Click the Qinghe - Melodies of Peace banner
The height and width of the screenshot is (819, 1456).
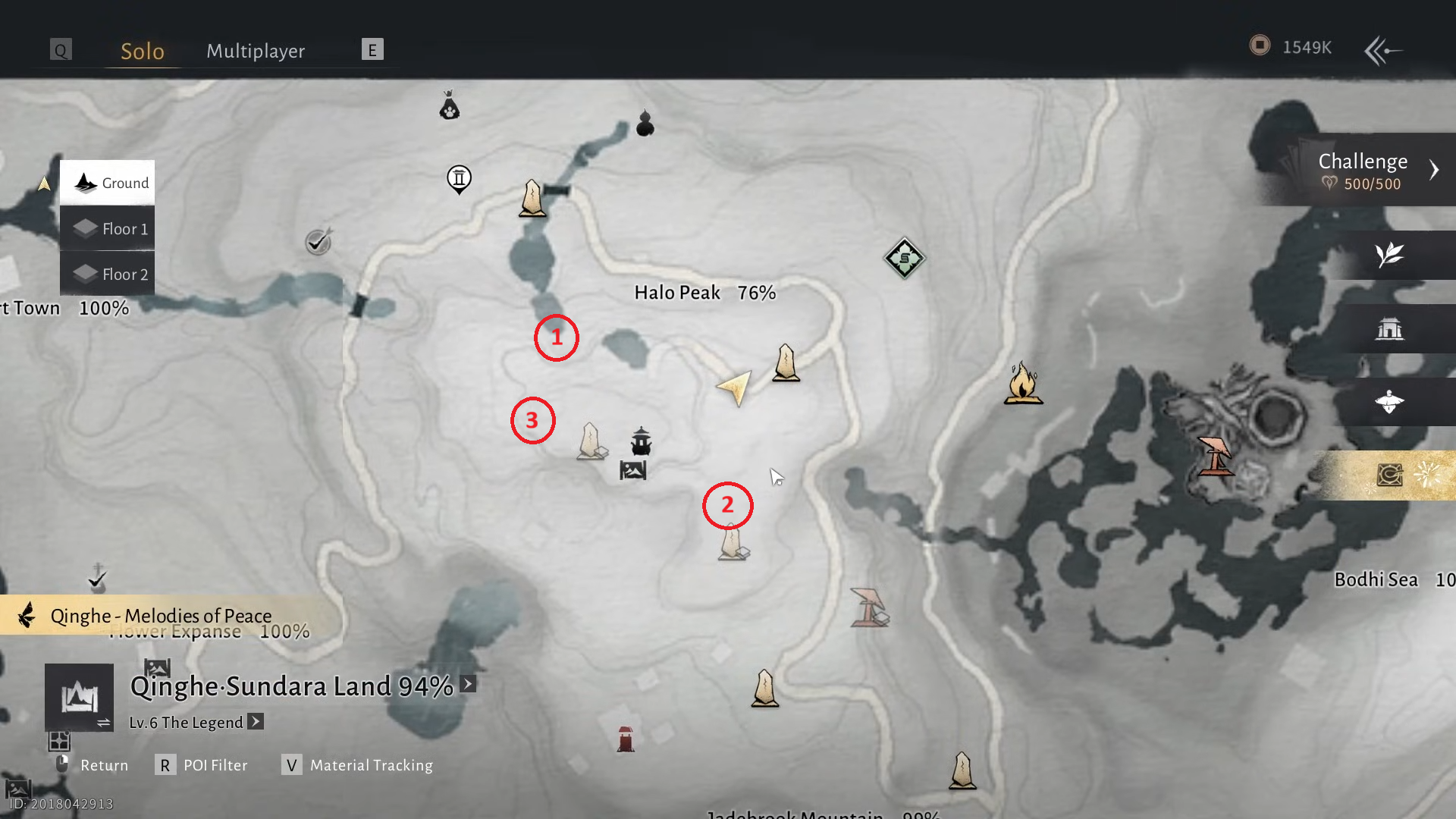pos(161,615)
